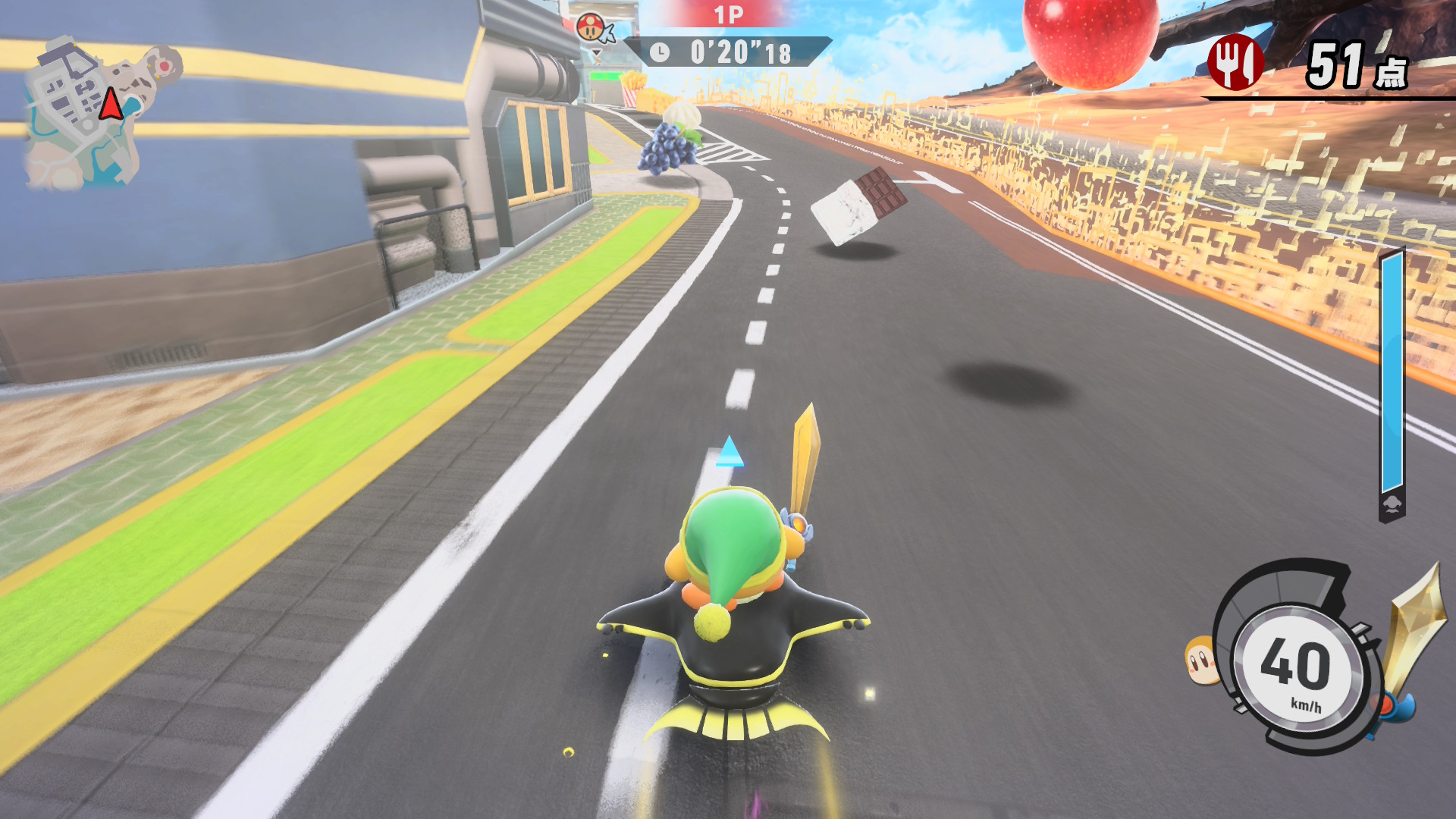Select the Waddle Dee face icon

1201,659
